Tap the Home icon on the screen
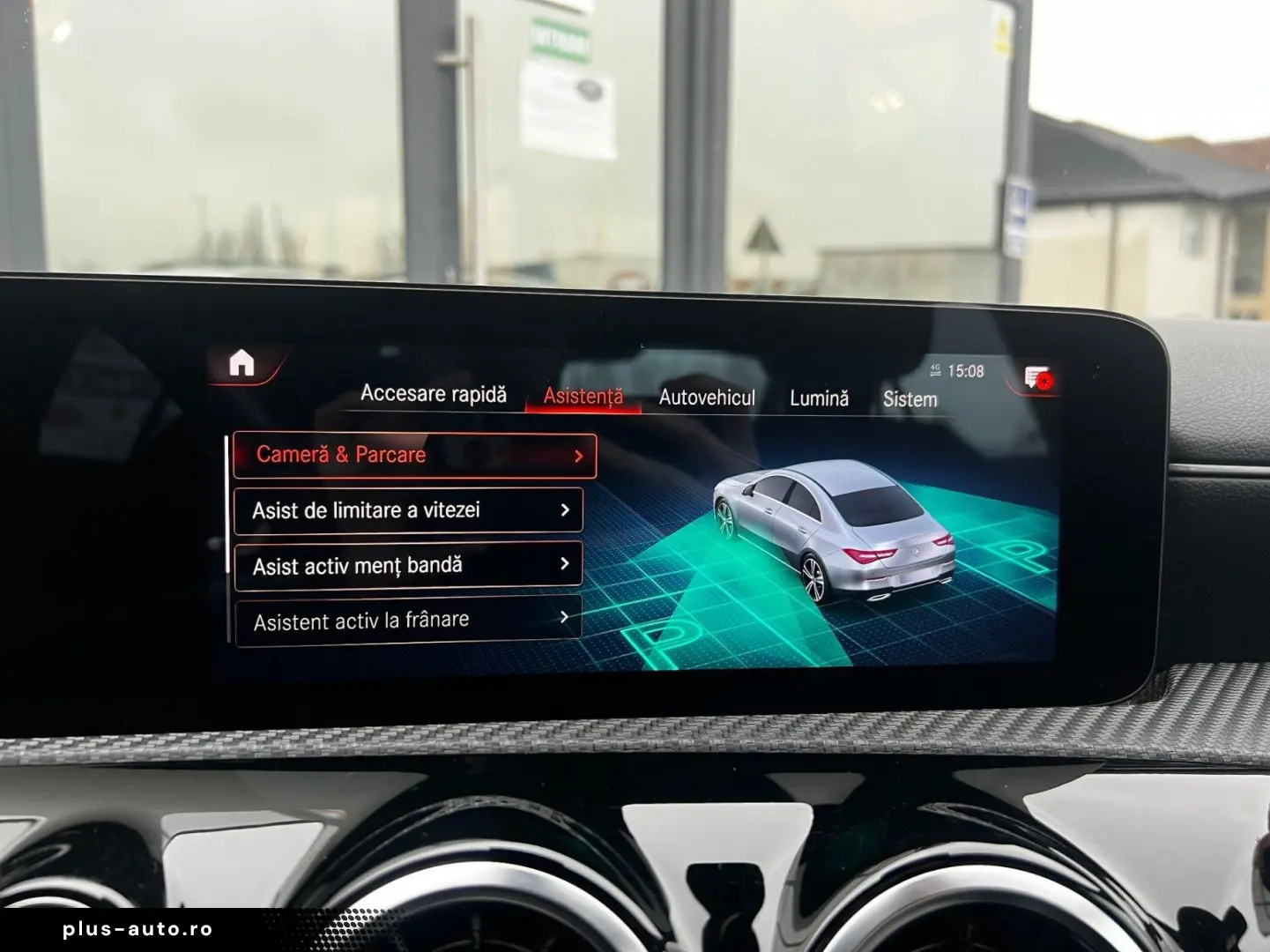The image size is (1270, 952). point(242,363)
